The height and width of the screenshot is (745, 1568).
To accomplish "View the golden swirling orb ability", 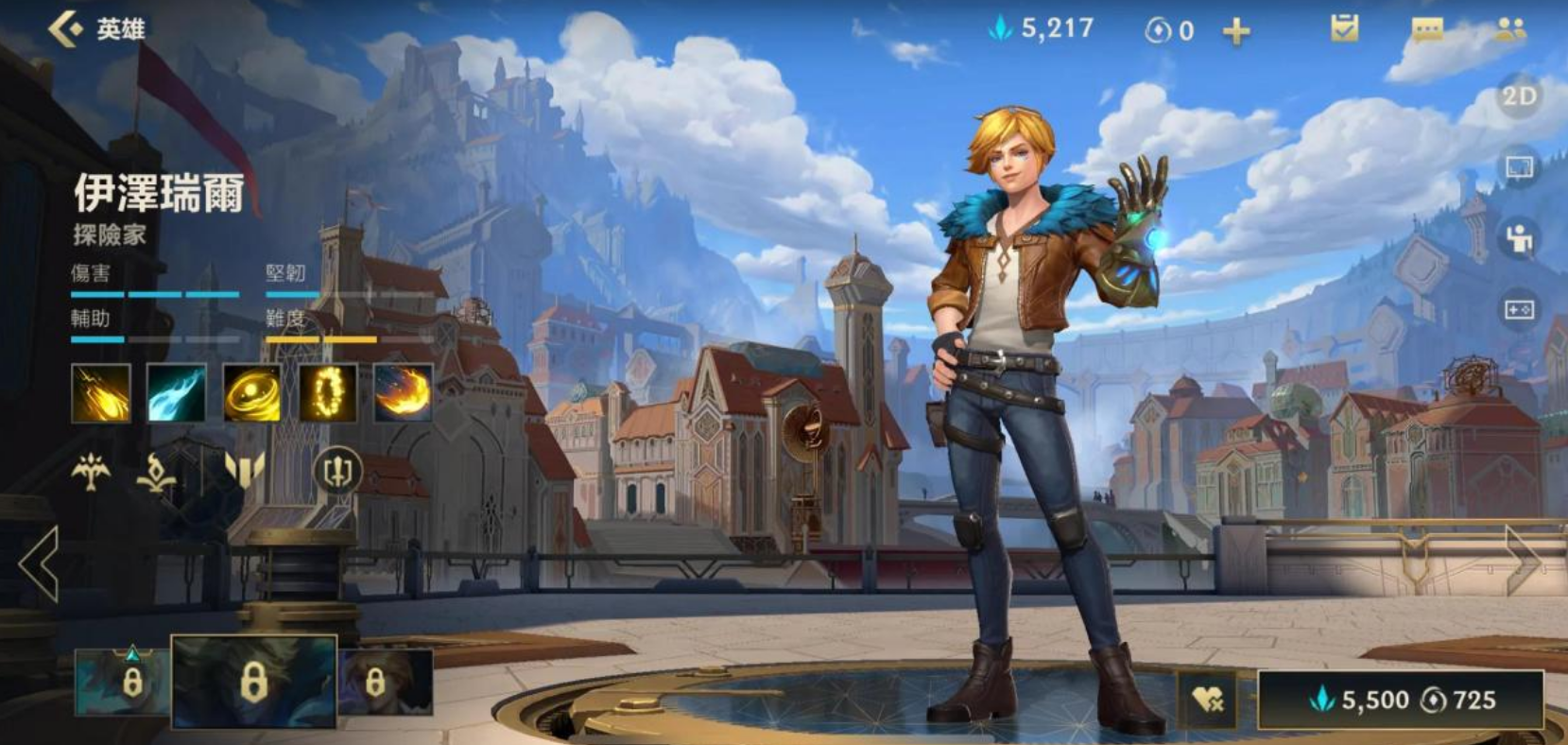I will click(252, 393).
